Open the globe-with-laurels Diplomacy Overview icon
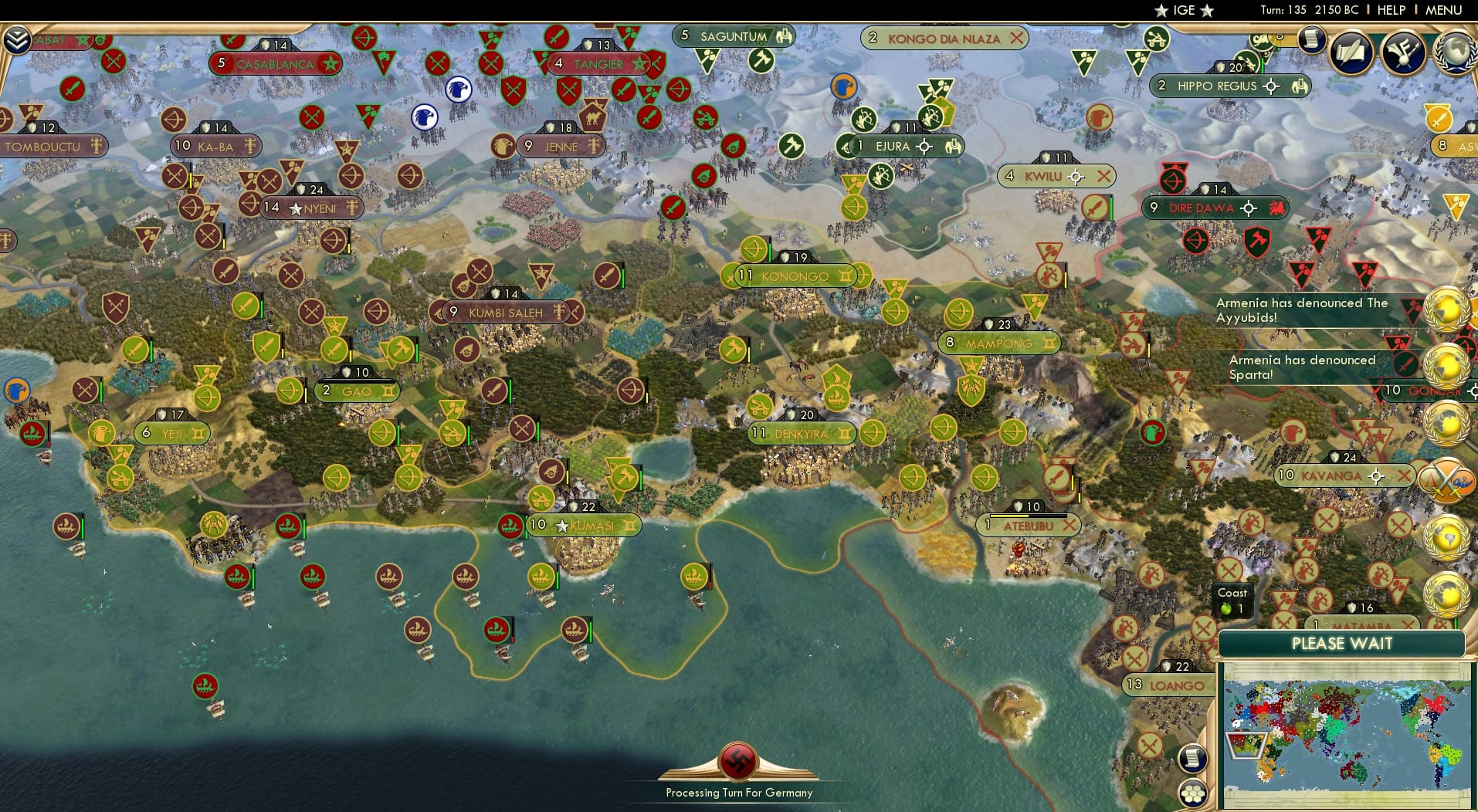The width and height of the screenshot is (1478, 812). pos(1456,51)
